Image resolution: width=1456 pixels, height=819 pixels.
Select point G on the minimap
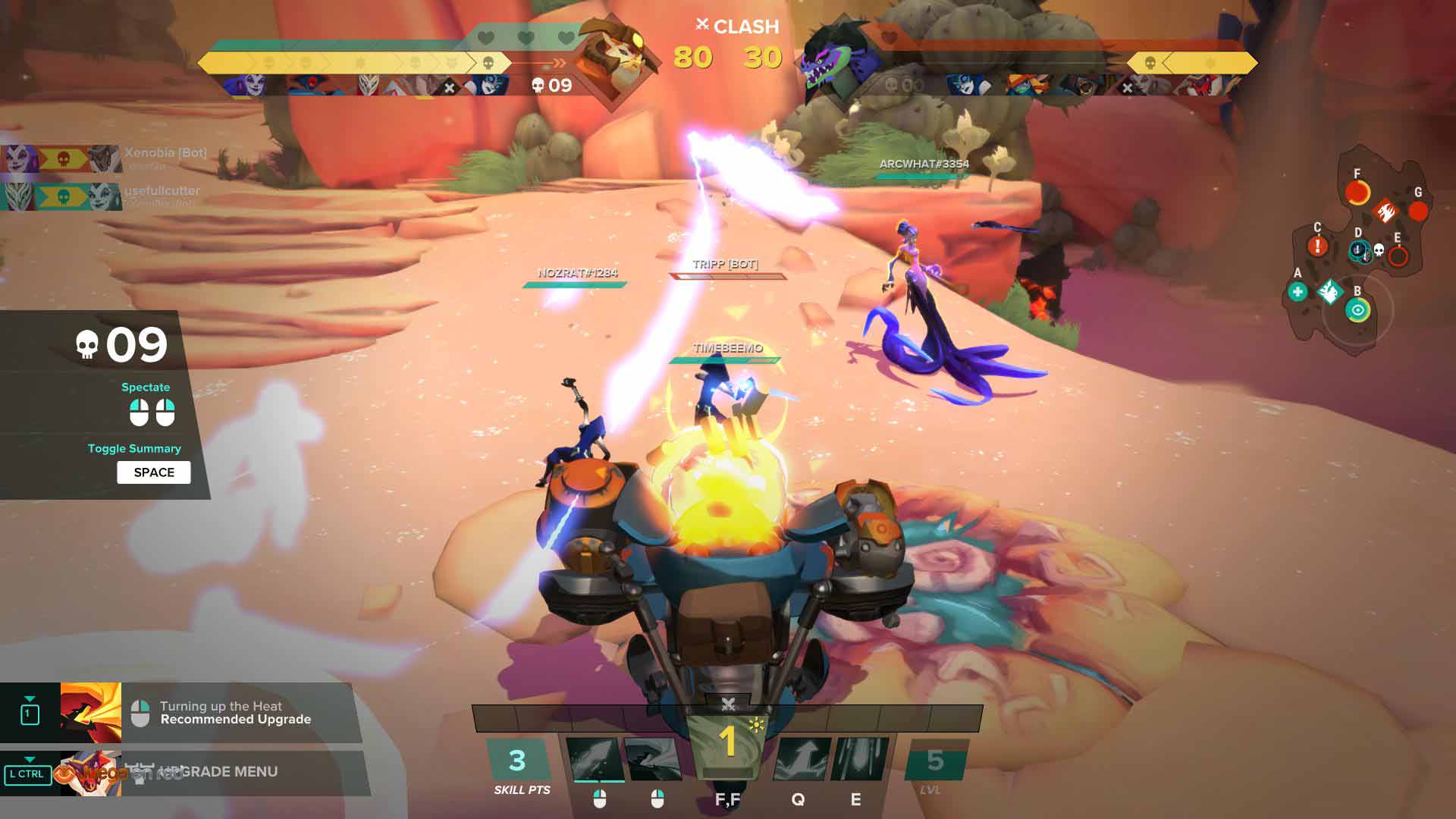pos(1418,211)
